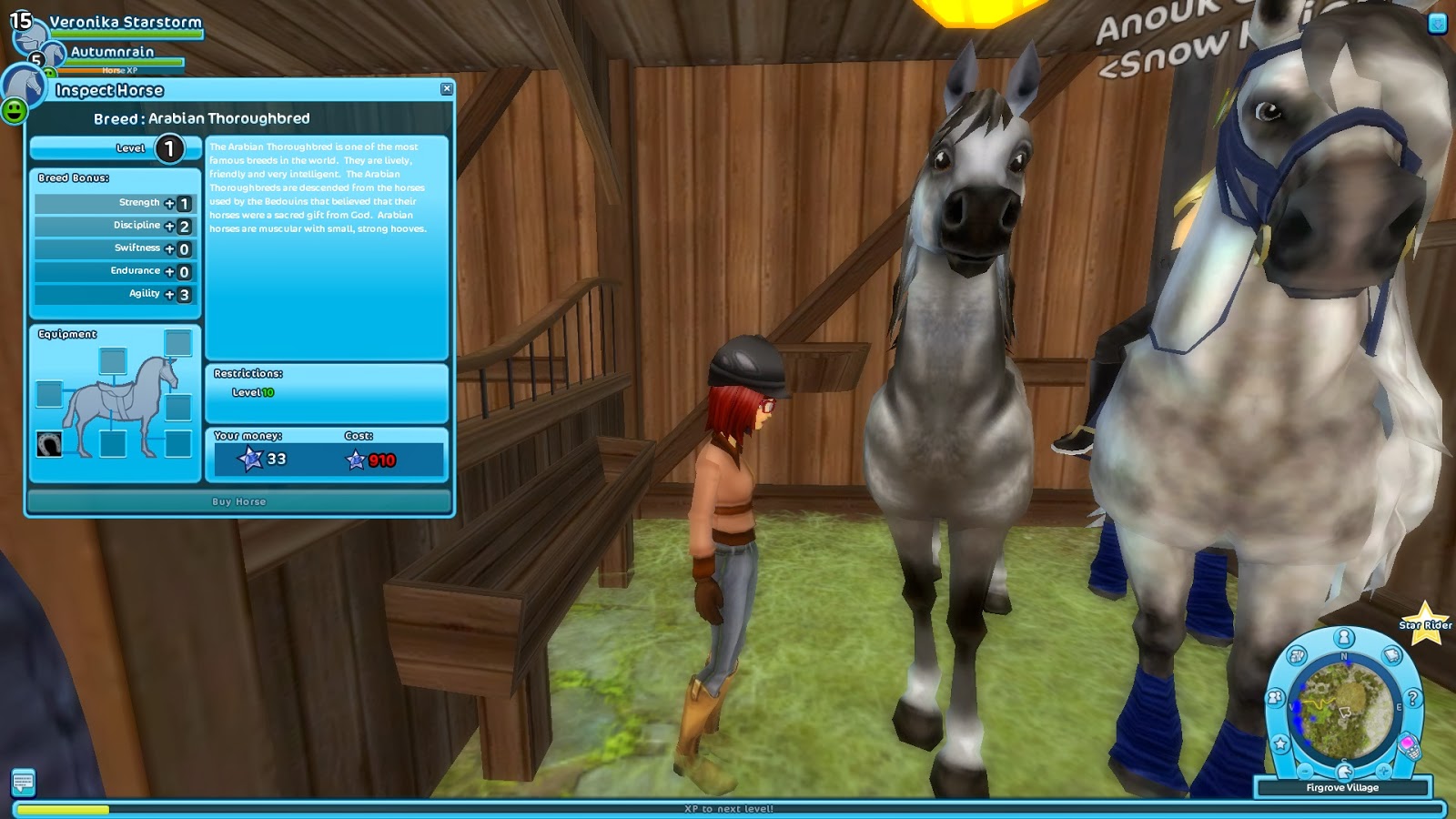Zoom the minimap out with the minus icon
The image size is (1456, 819).
1304,771
